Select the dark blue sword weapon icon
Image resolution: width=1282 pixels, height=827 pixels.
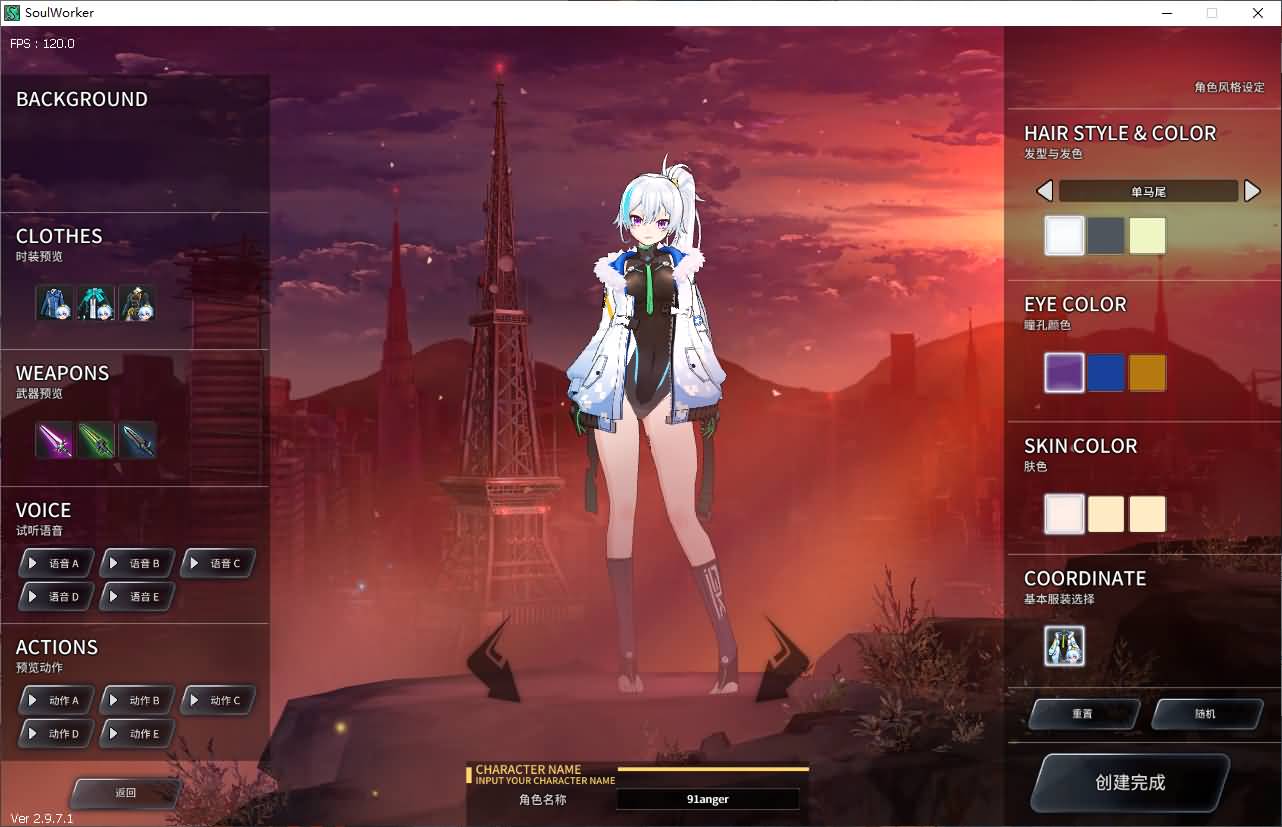[137, 440]
